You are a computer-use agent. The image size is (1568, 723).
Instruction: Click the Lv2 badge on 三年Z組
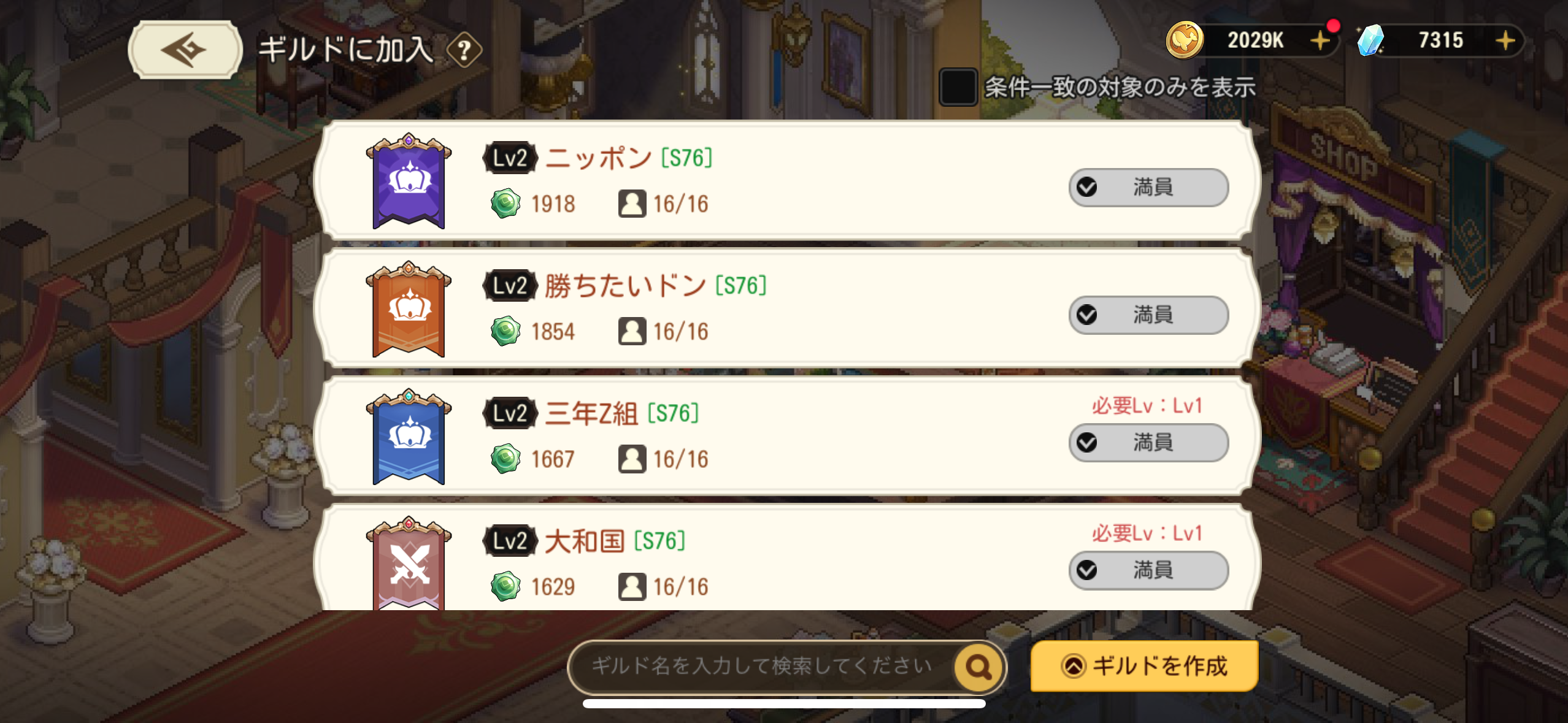tap(510, 413)
